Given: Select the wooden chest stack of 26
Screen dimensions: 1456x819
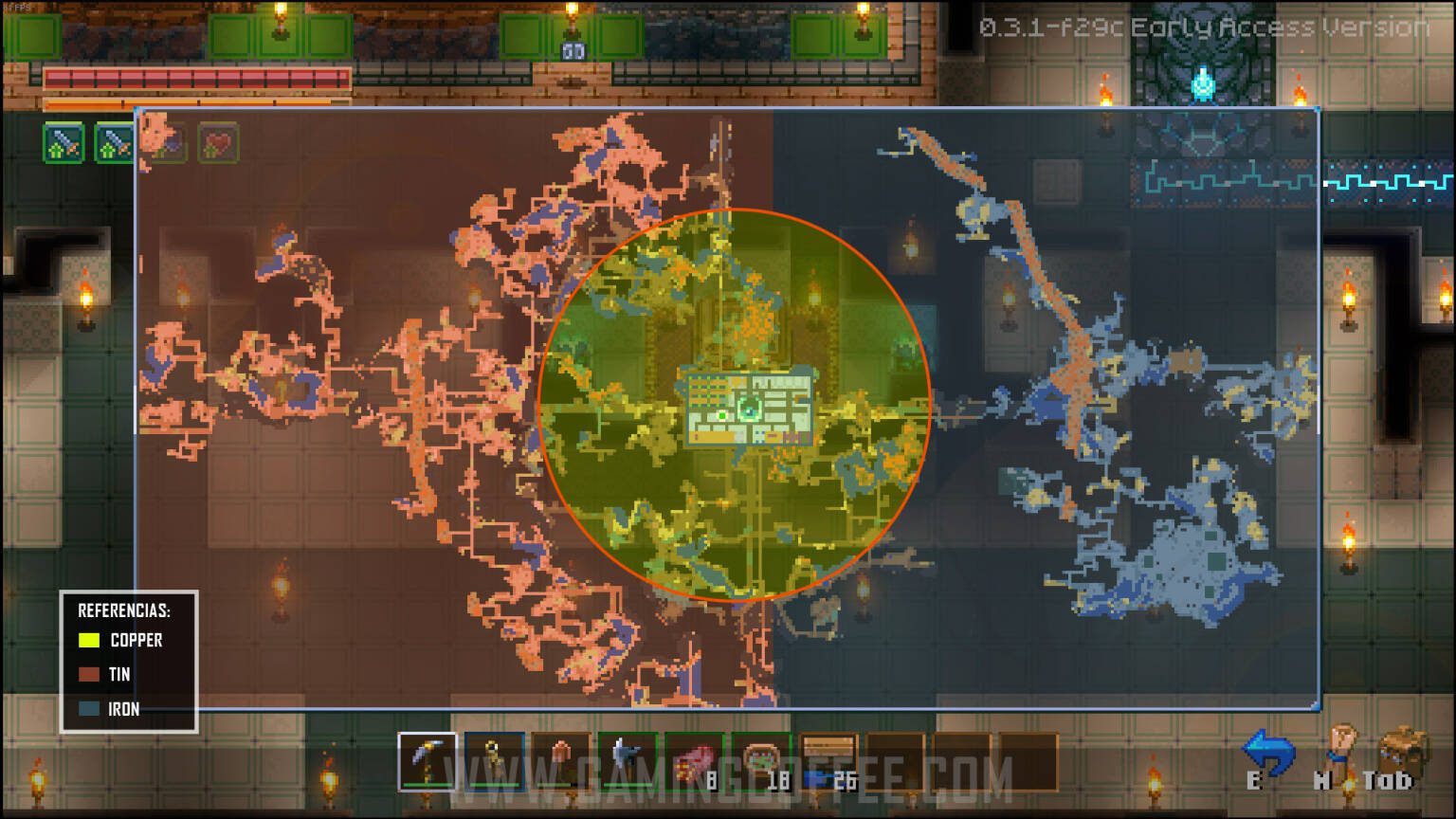Looking at the screenshot, I should 828,760.
